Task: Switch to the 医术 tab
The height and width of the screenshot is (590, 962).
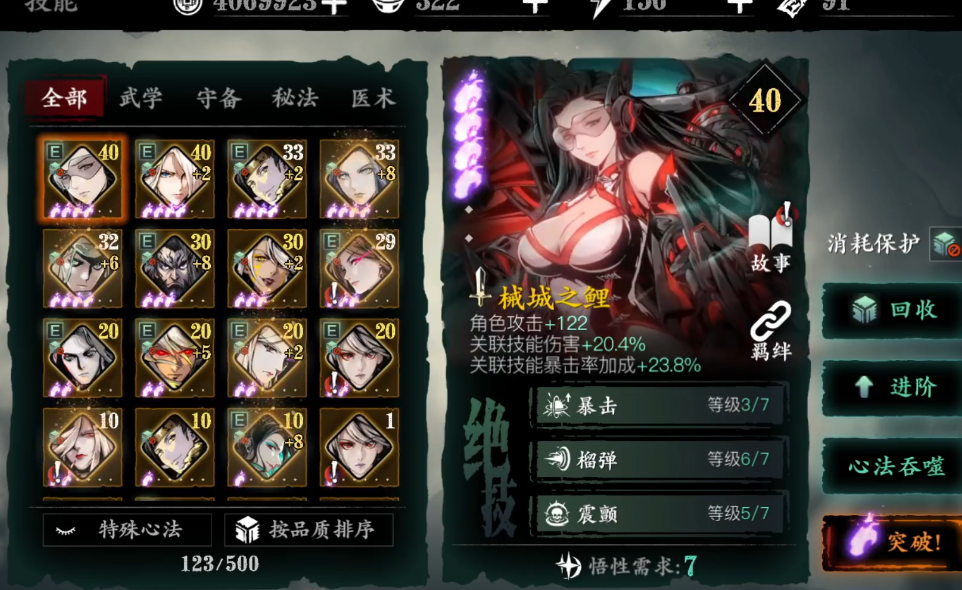Action: (372, 98)
